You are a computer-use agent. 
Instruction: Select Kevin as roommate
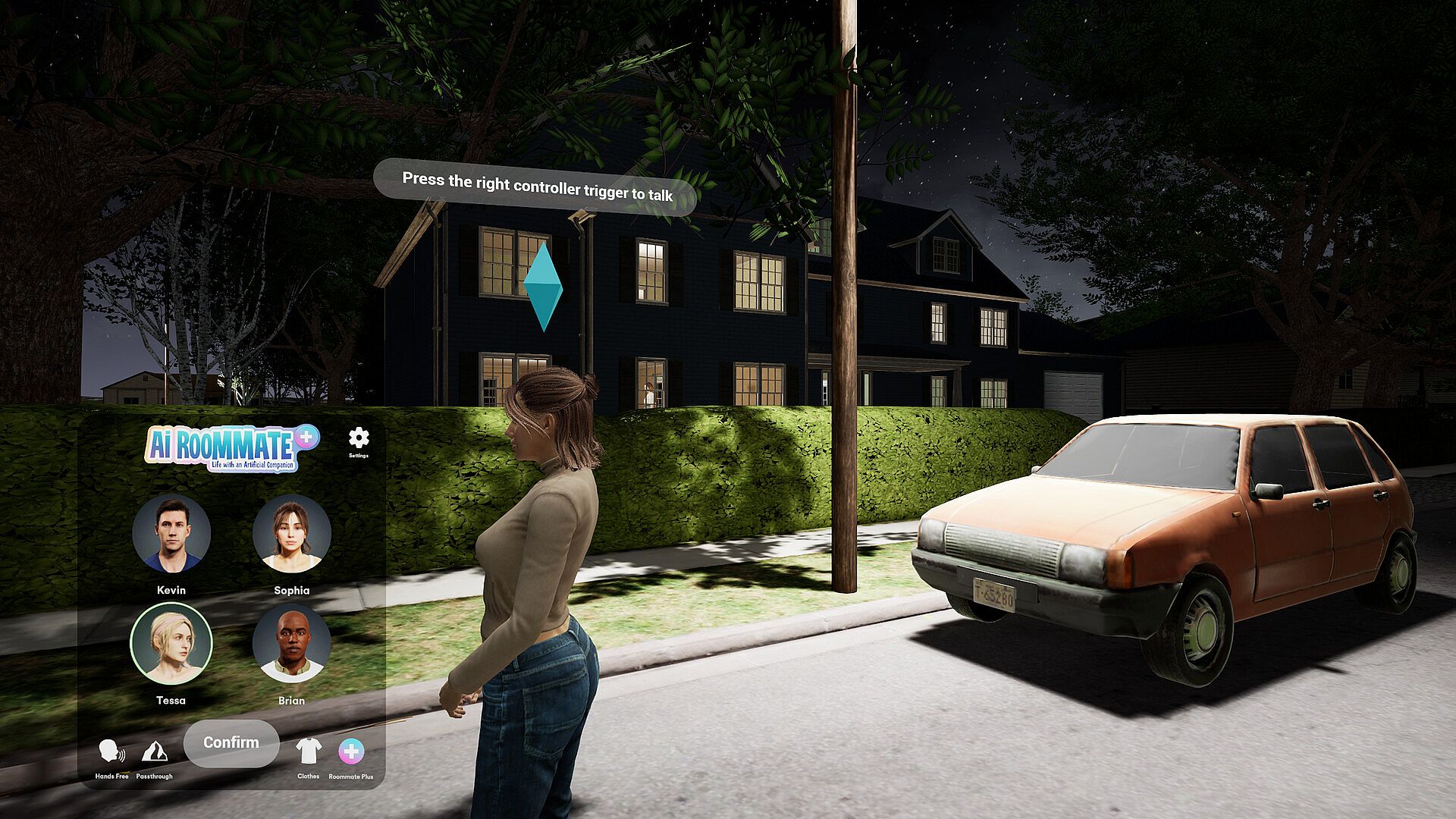pos(171,534)
